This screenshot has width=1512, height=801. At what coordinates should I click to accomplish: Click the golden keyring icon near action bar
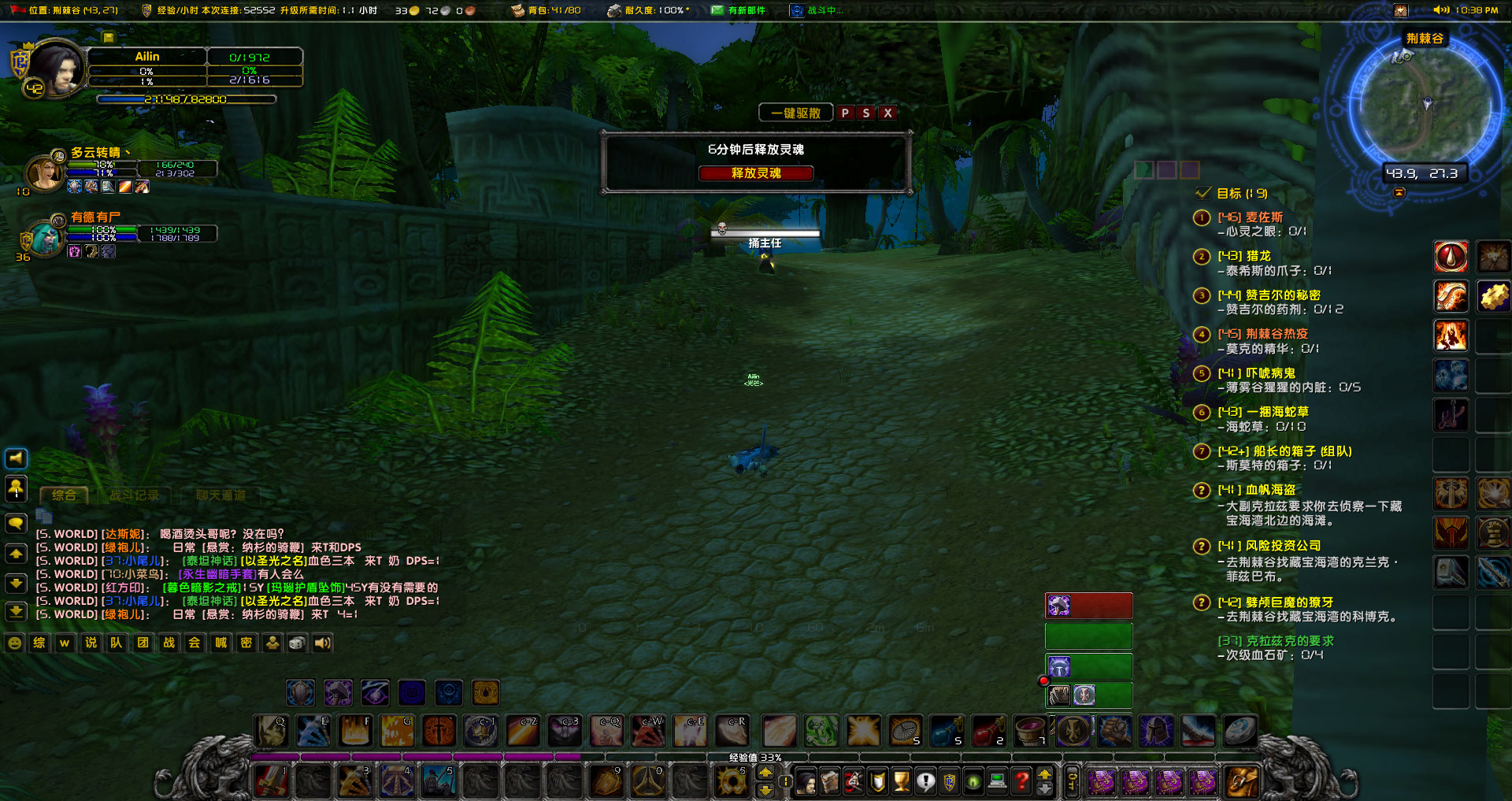[x=1071, y=781]
